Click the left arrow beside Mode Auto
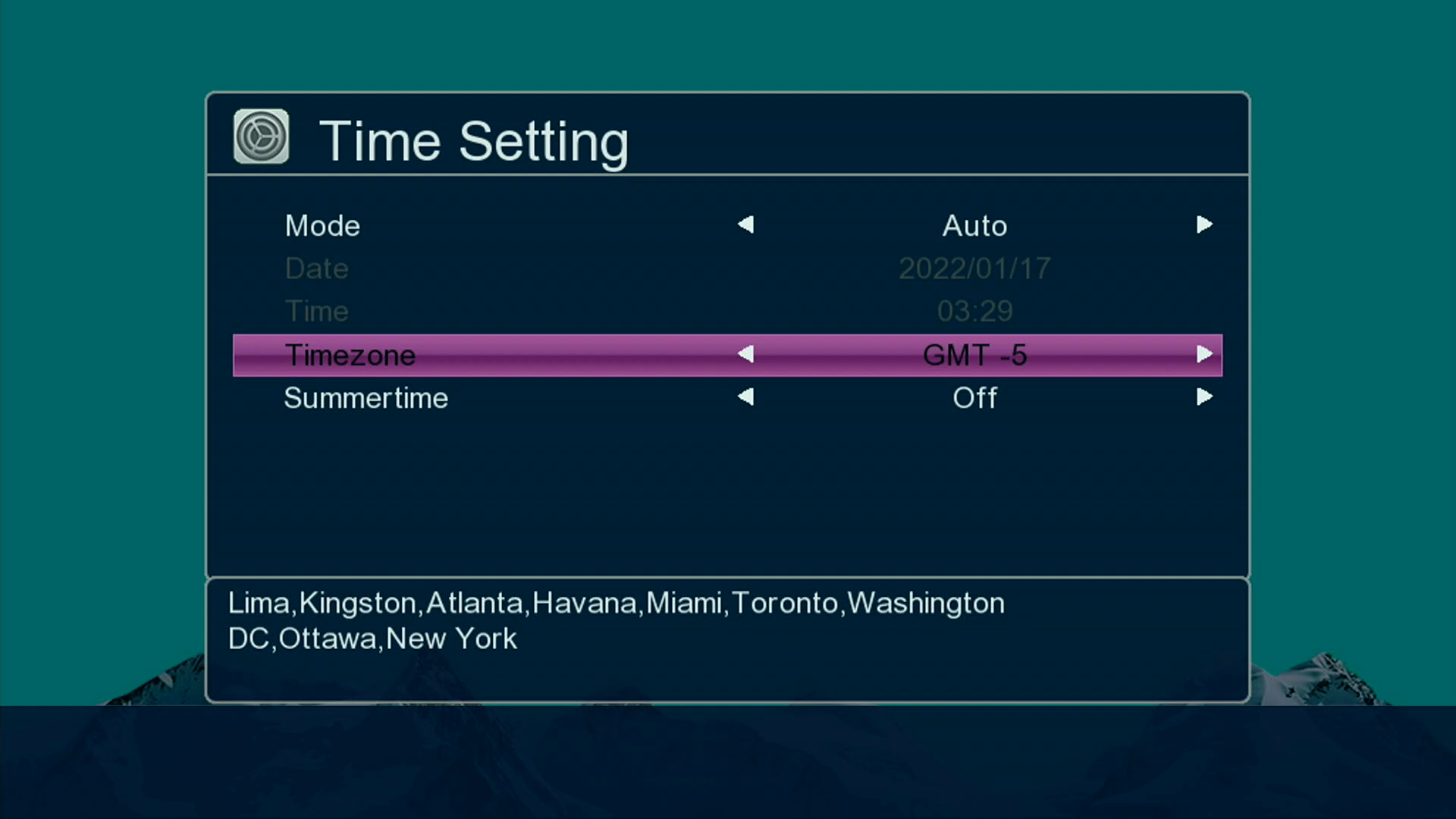 (x=746, y=224)
